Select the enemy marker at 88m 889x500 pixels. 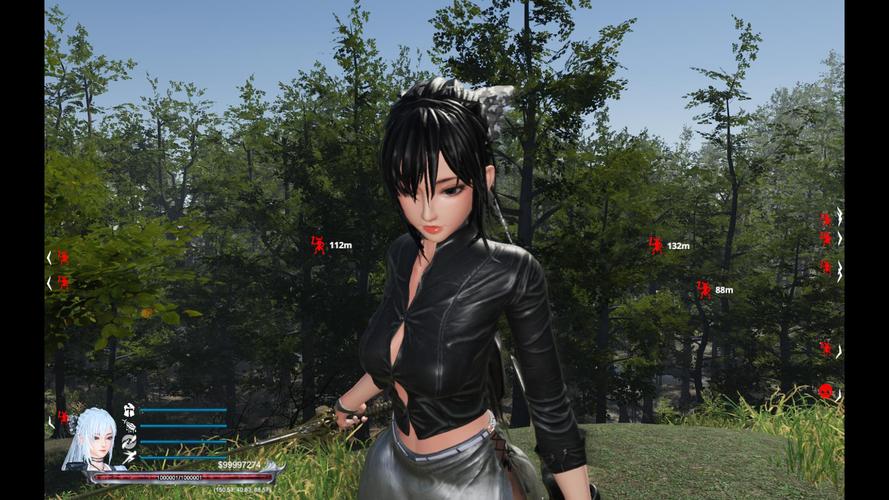coord(704,290)
